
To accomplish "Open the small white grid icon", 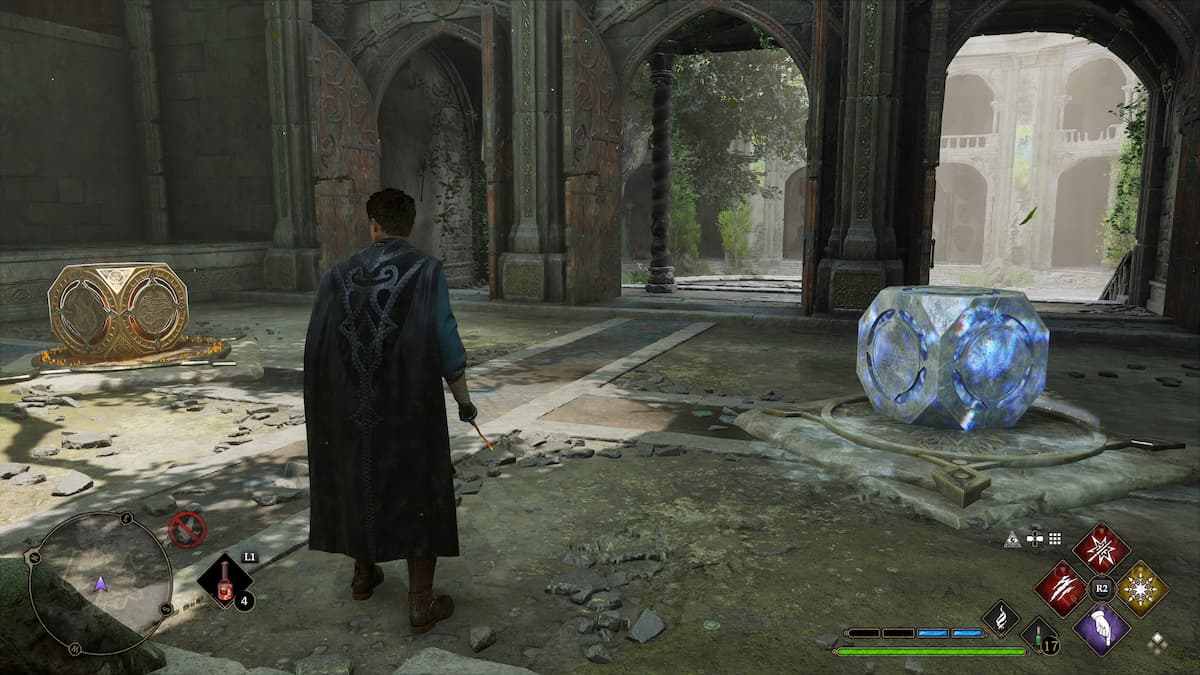I will 1057,539.
